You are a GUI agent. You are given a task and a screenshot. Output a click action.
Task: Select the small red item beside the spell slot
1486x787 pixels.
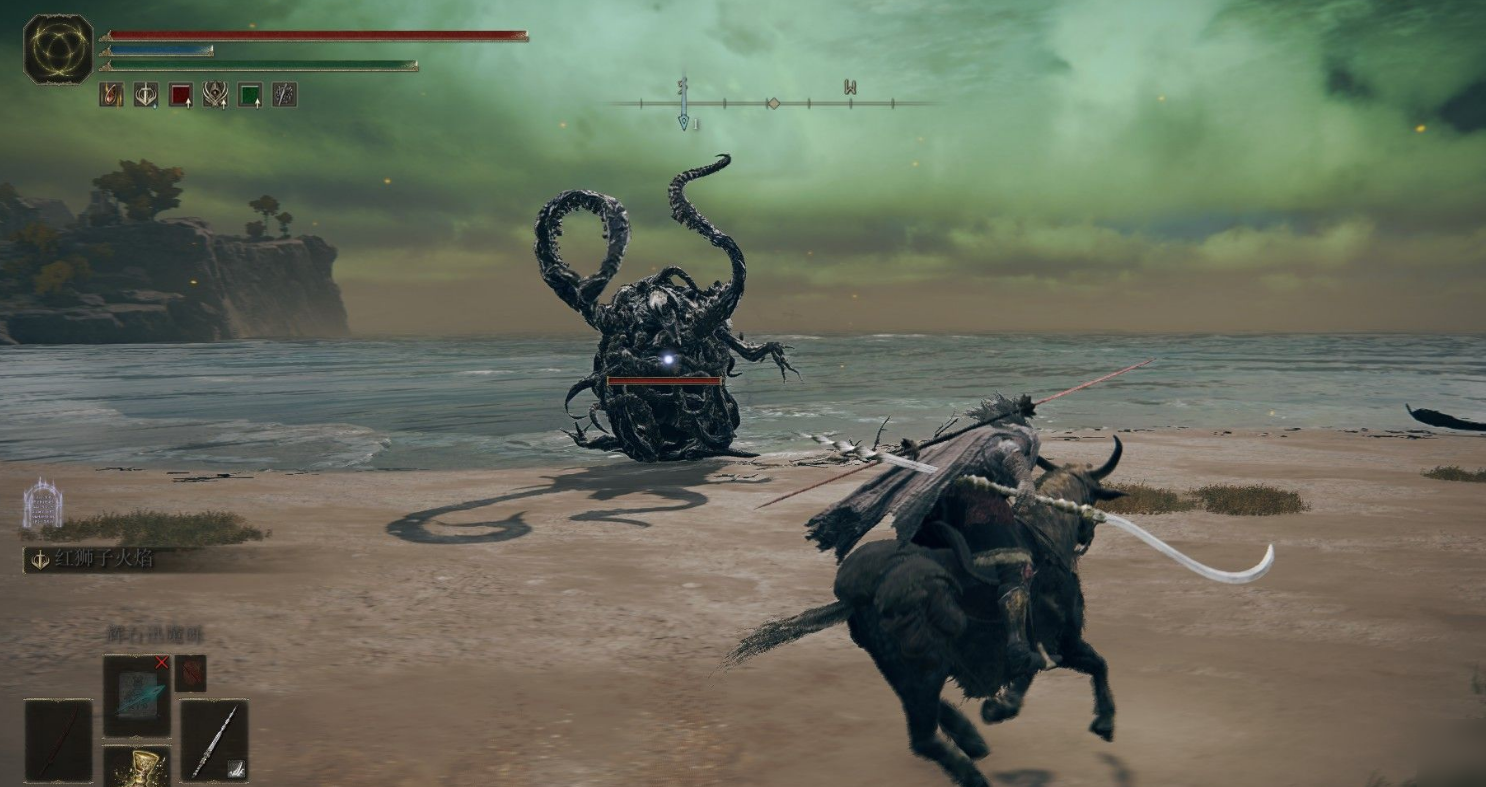click(190, 673)
